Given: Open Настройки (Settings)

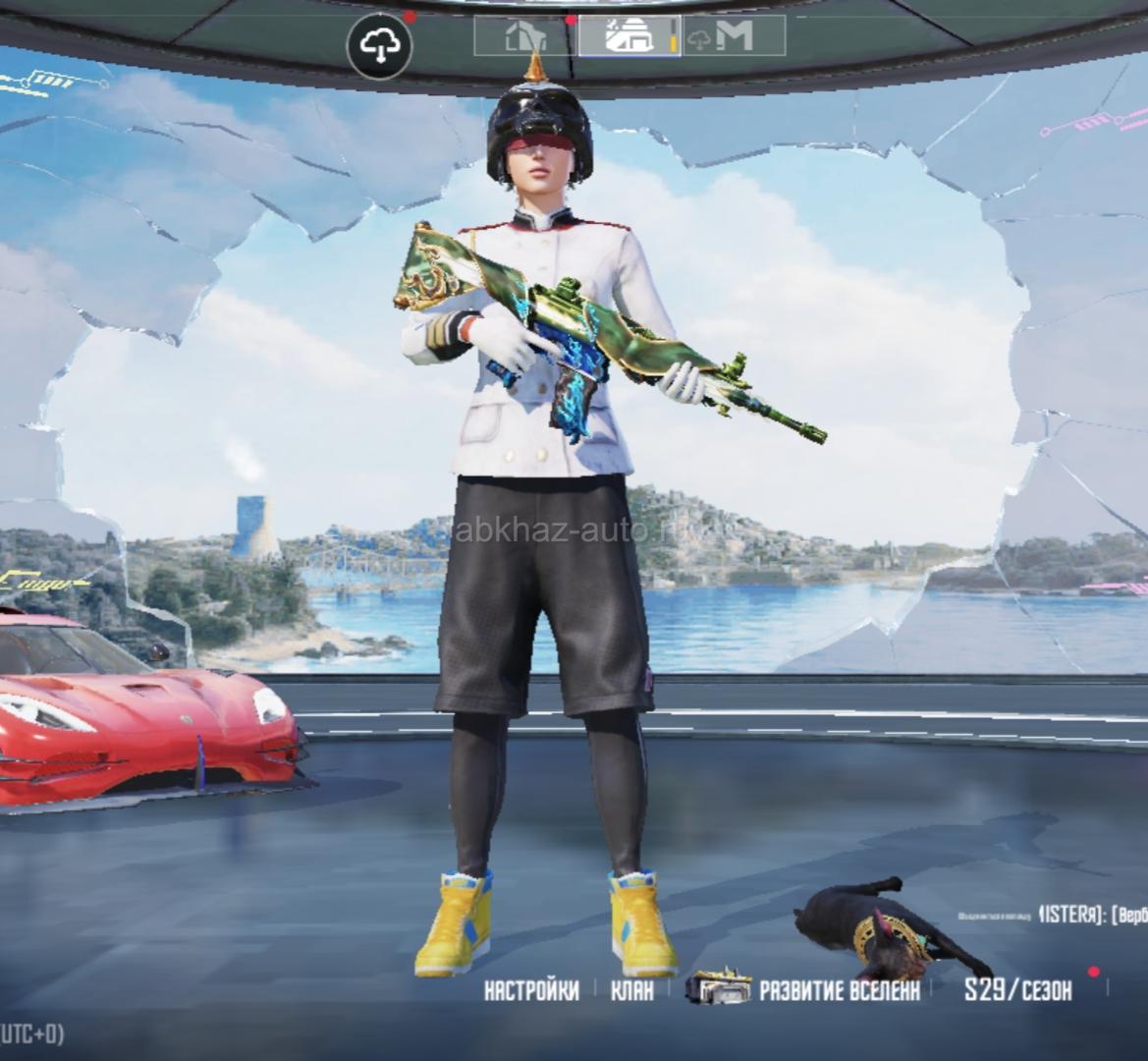Looking at the screenshot, I should (531, 990).
